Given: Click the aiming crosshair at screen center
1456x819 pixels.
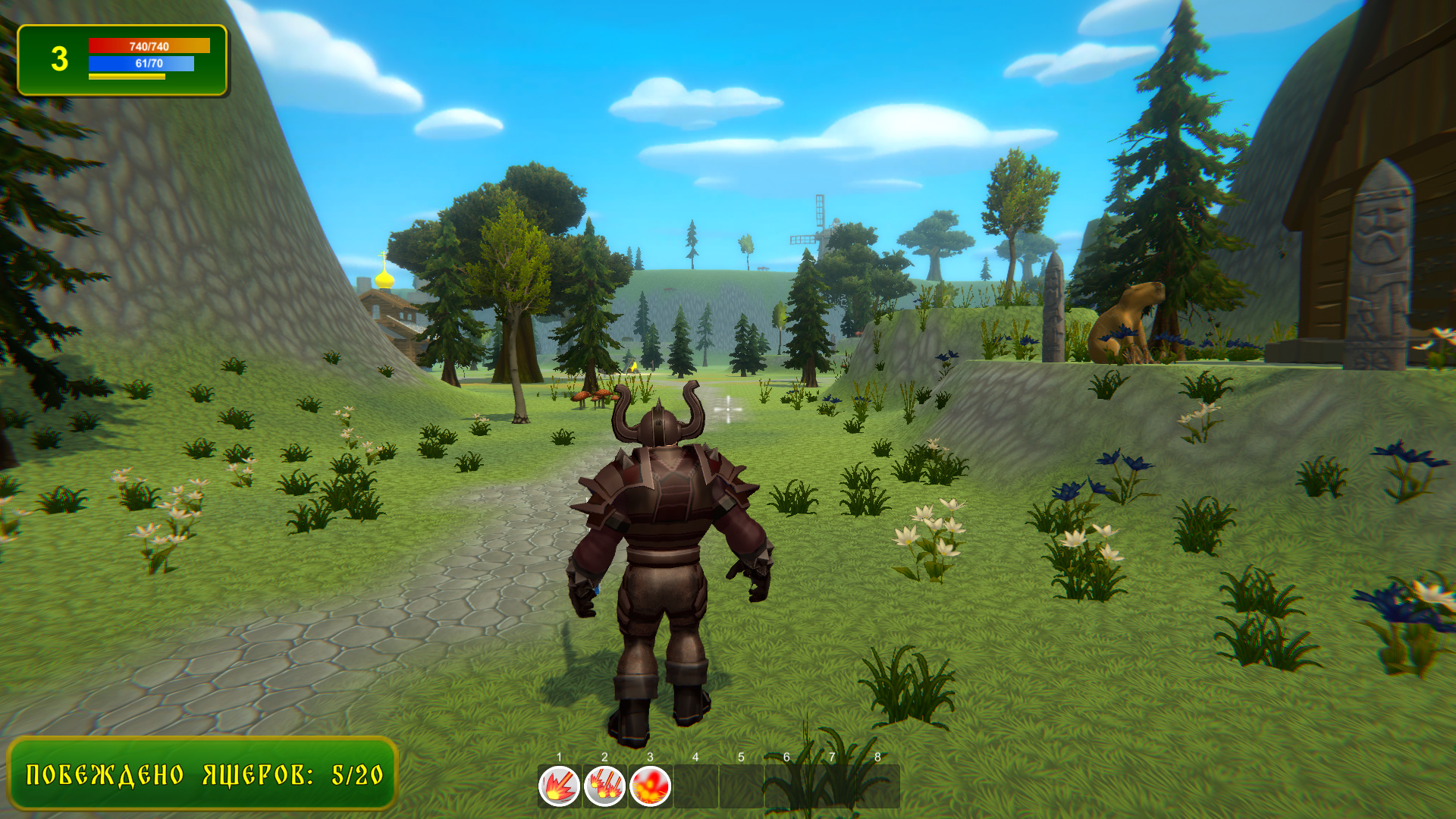Looking at the screenshot, I should (x=728, y=409).
